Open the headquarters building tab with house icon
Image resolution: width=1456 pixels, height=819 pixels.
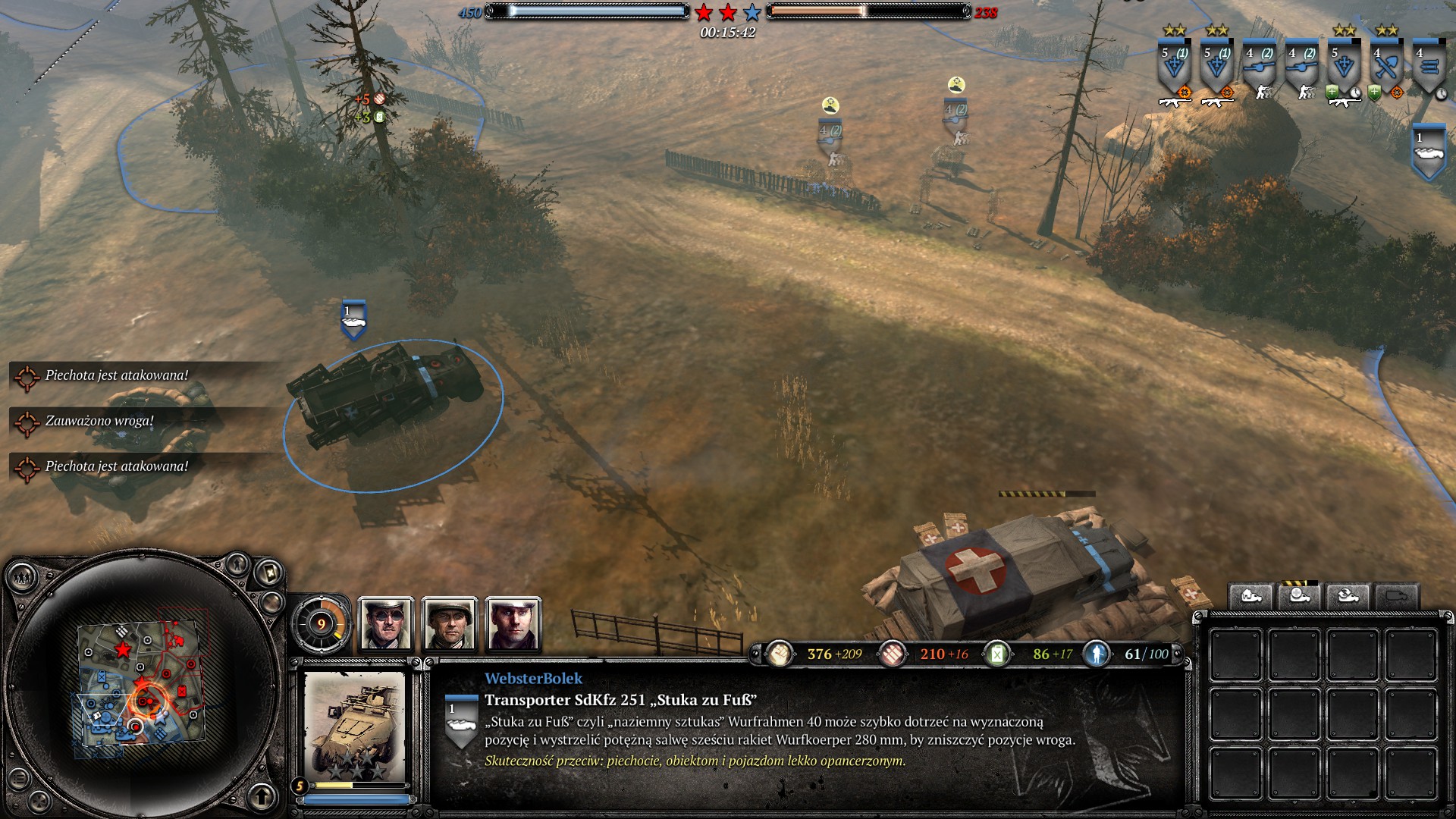1251,596
